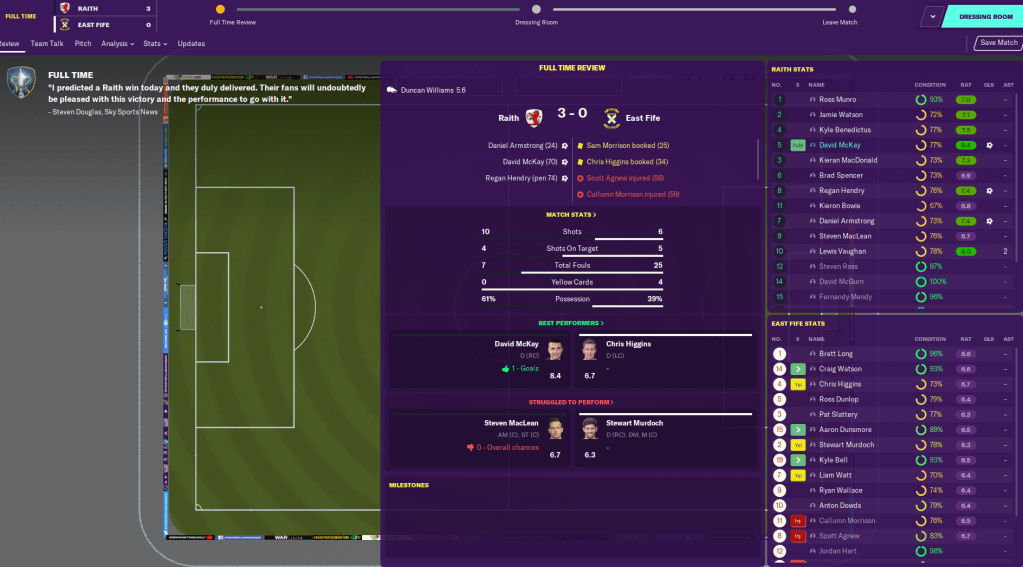Open the Best Performers list

click(x=571, y=323)
